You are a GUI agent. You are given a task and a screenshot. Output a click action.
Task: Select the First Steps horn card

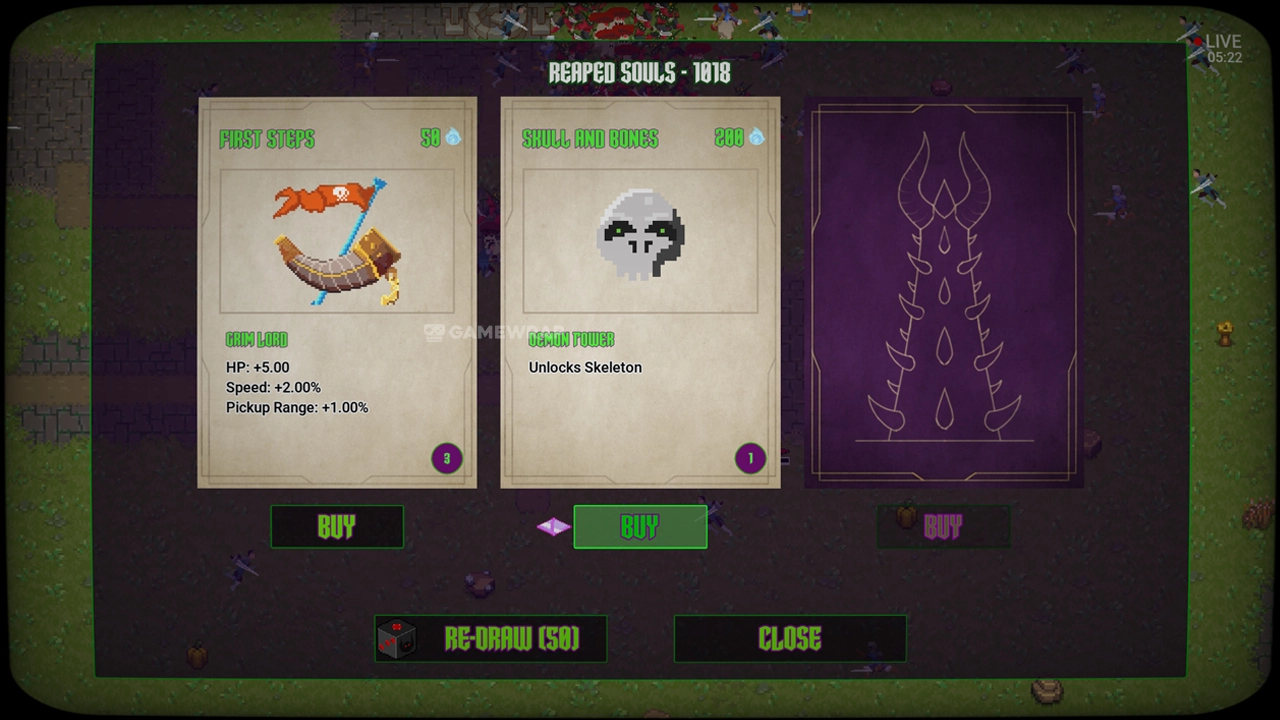point(337,292)
